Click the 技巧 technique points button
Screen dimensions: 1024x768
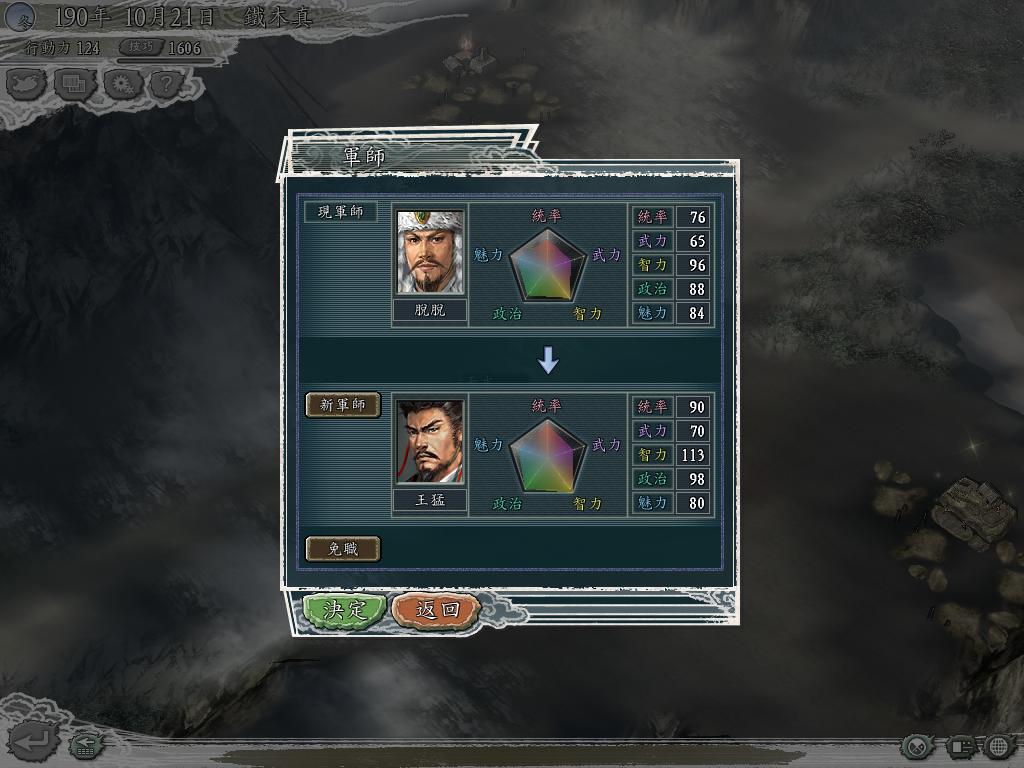click(142, 47)
